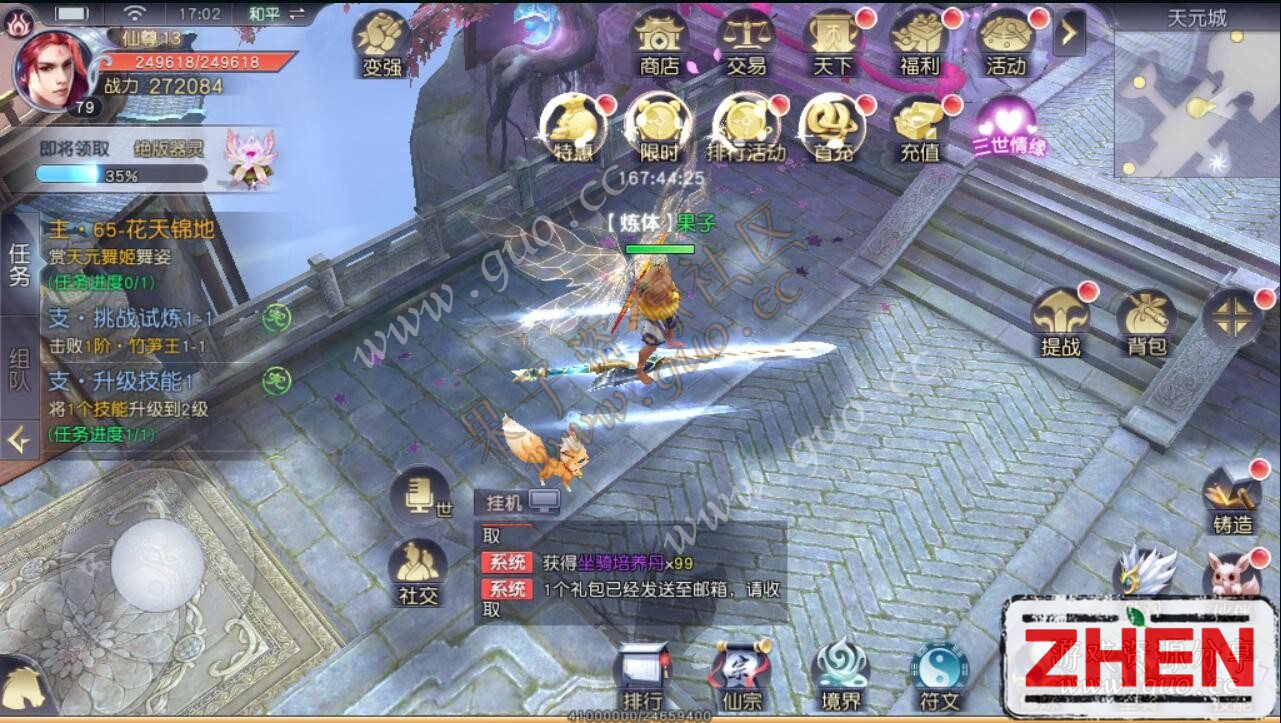The image size is (1281, 723).
Task: Open the 变强 power-up menu
Action: [x=382, y=44]
